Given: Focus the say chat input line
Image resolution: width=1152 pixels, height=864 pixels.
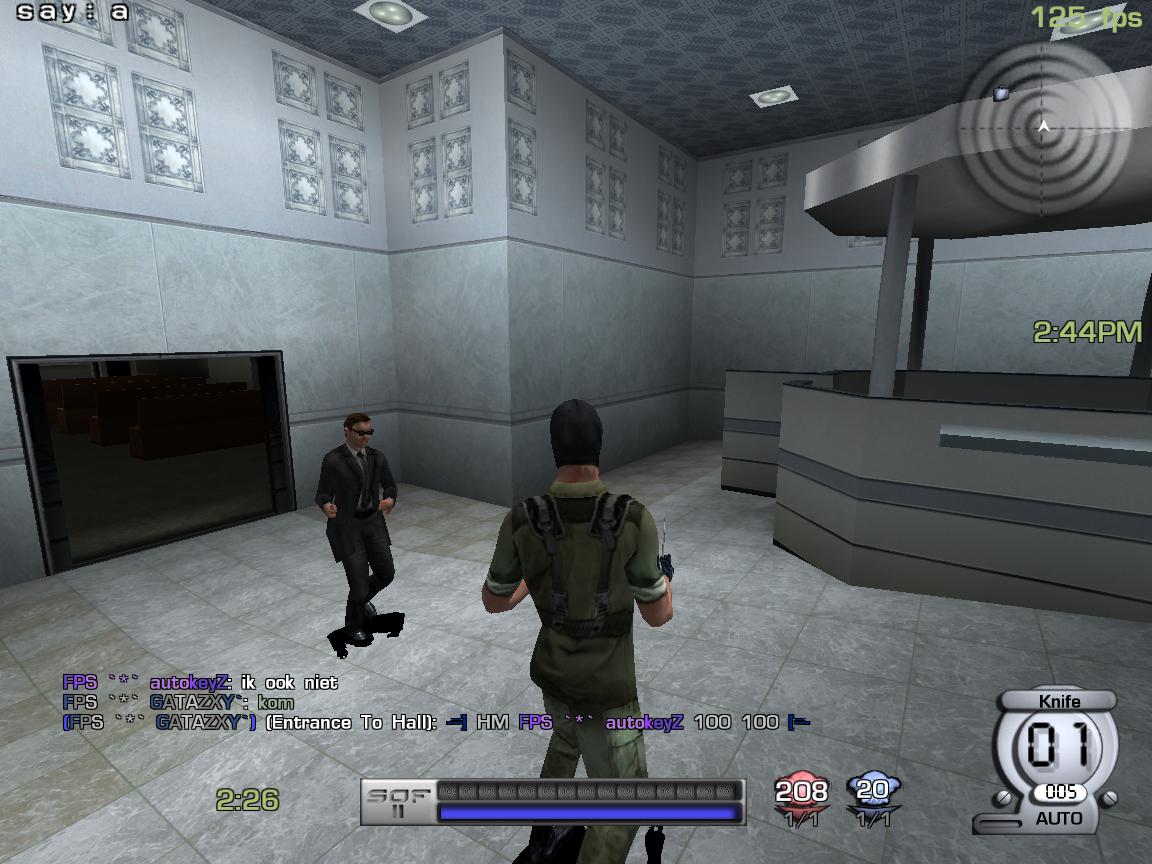Looking at the screenshot, I should [74, 12].
